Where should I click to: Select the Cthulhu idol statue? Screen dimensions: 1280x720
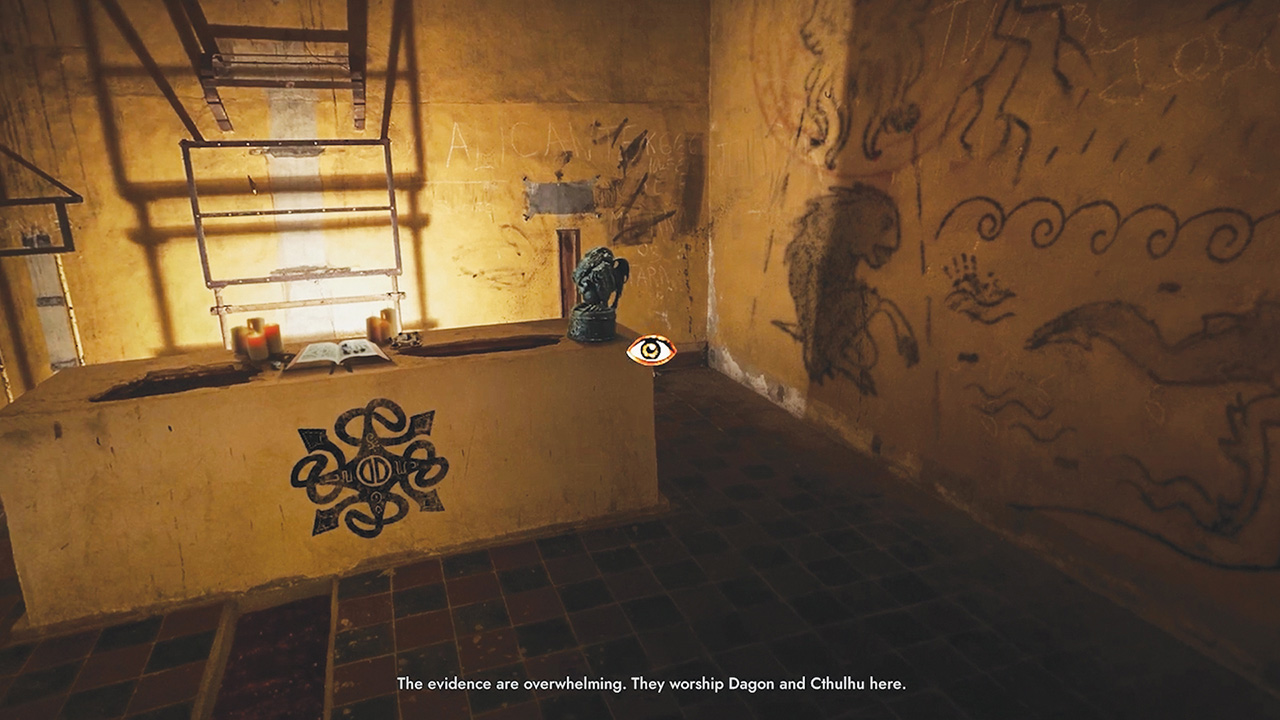[598, 285]
